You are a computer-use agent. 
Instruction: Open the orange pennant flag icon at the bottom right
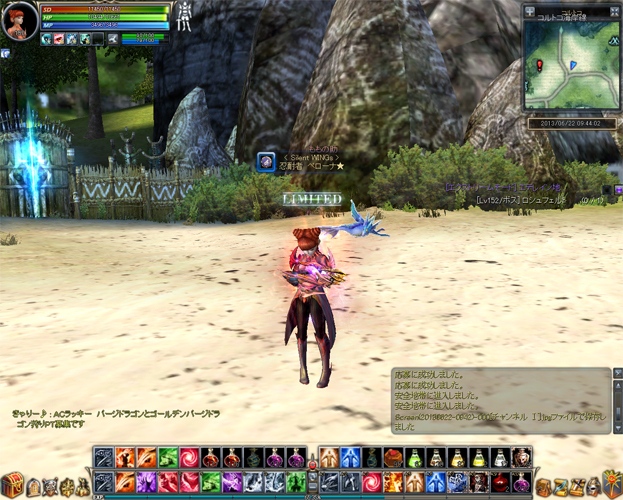610,485
